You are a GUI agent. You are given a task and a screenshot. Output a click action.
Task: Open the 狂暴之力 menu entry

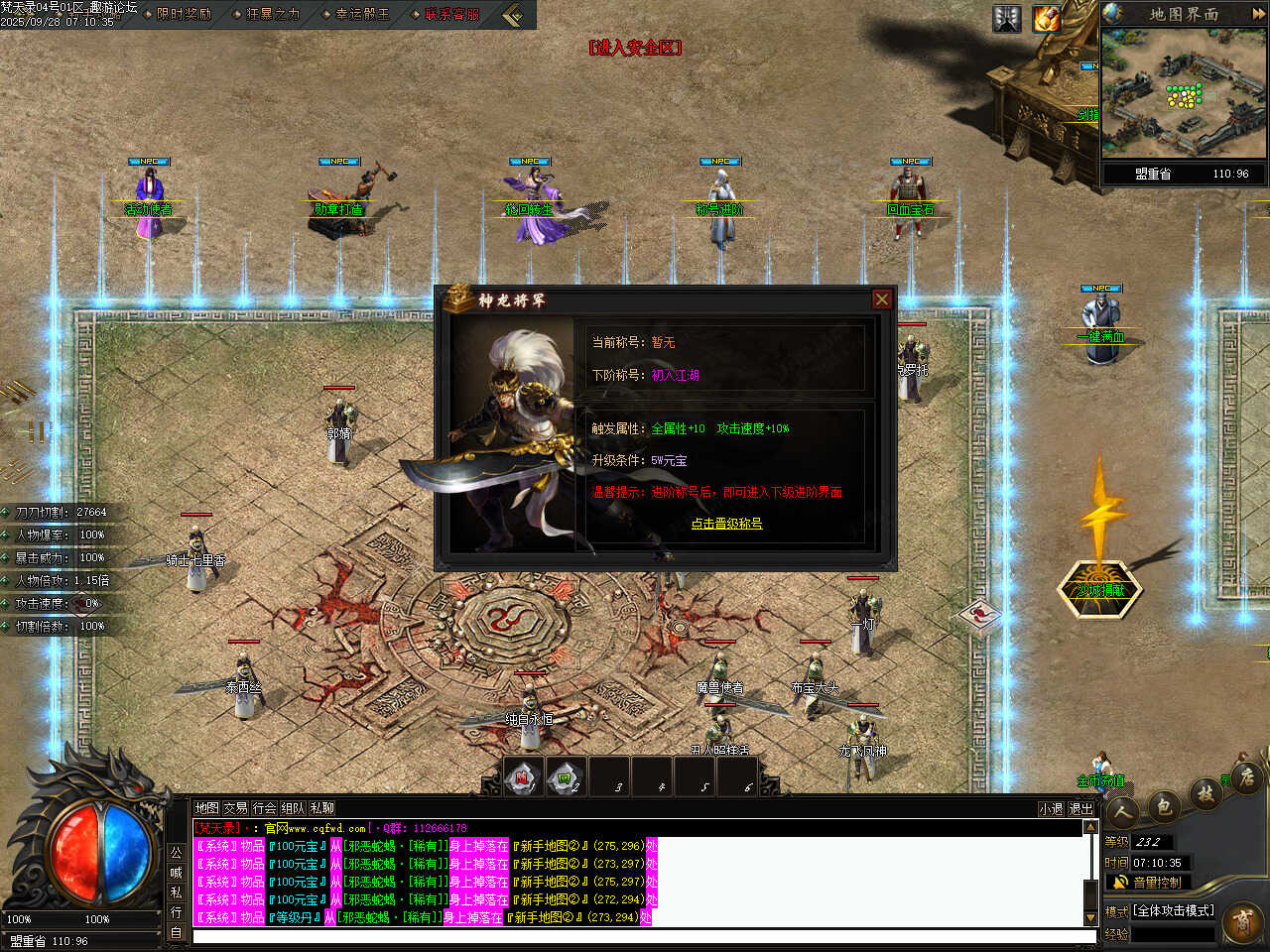pyautogui.click(x=273, y=14)
